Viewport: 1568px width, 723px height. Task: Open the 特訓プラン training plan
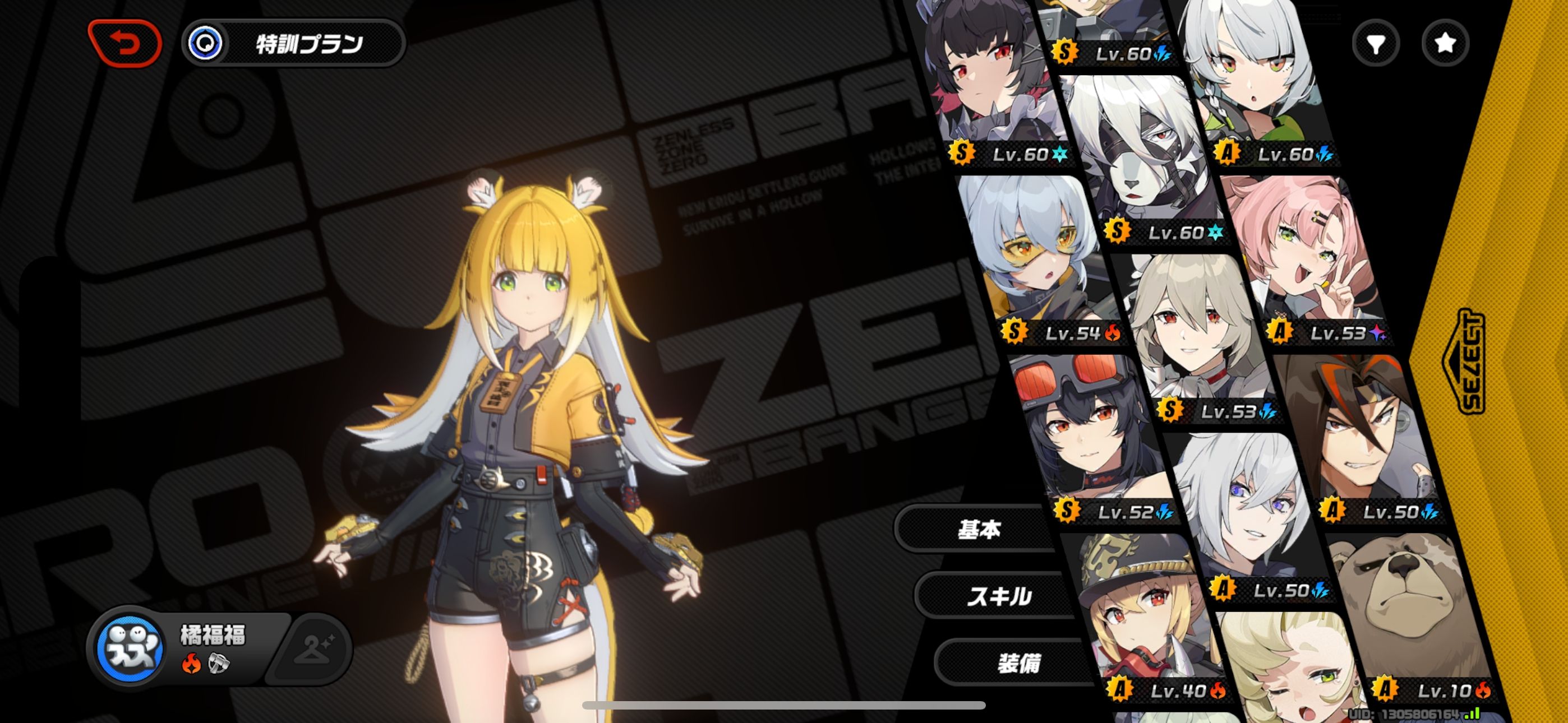click(x=294, y=43)
